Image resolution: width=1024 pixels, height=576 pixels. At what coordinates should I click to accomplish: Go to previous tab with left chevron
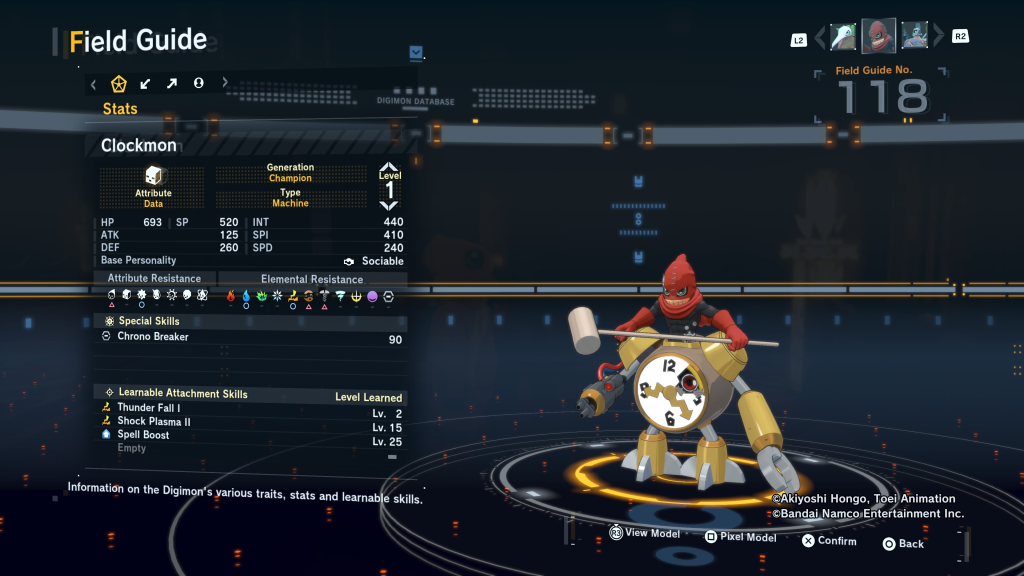pyautogui.click(x=93, y=83)
